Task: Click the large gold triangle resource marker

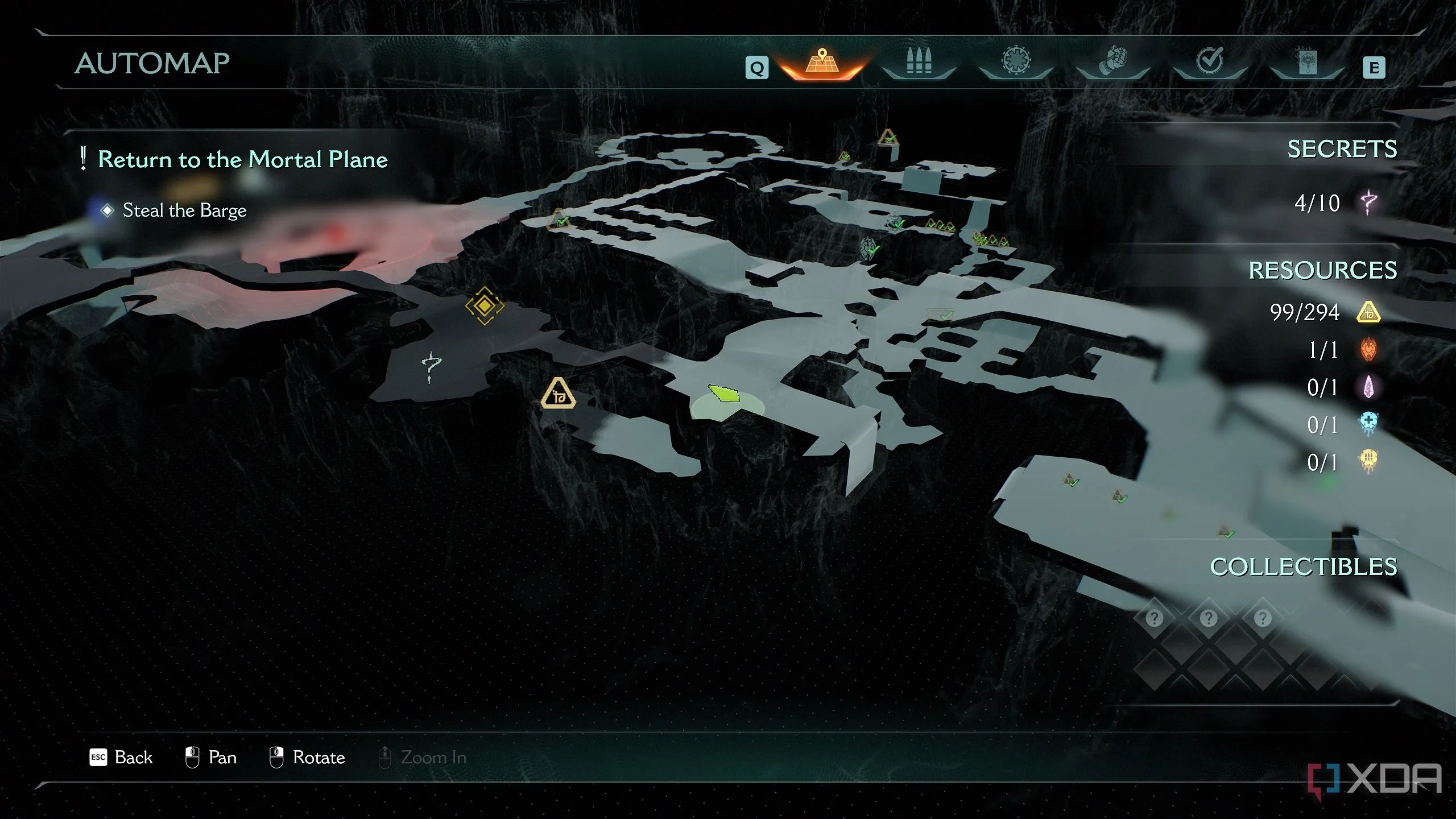Action: click(558, 394)
